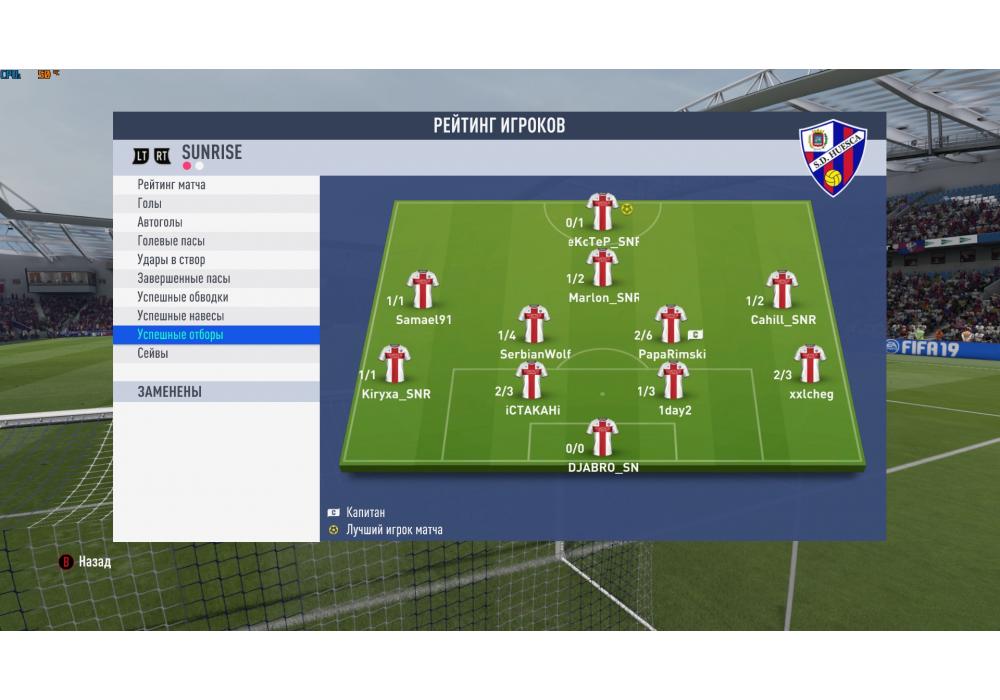
Task: Select the Сейвы stat entry
Action: pos(153,354)
